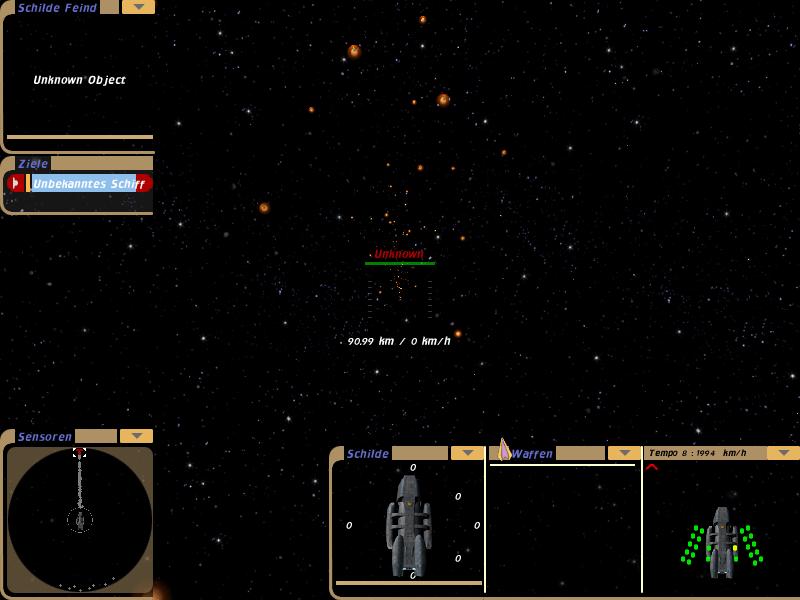Click the ship damage display under Tempo
This screenshot has height=600, width=800.
click(x=722, y=540)
